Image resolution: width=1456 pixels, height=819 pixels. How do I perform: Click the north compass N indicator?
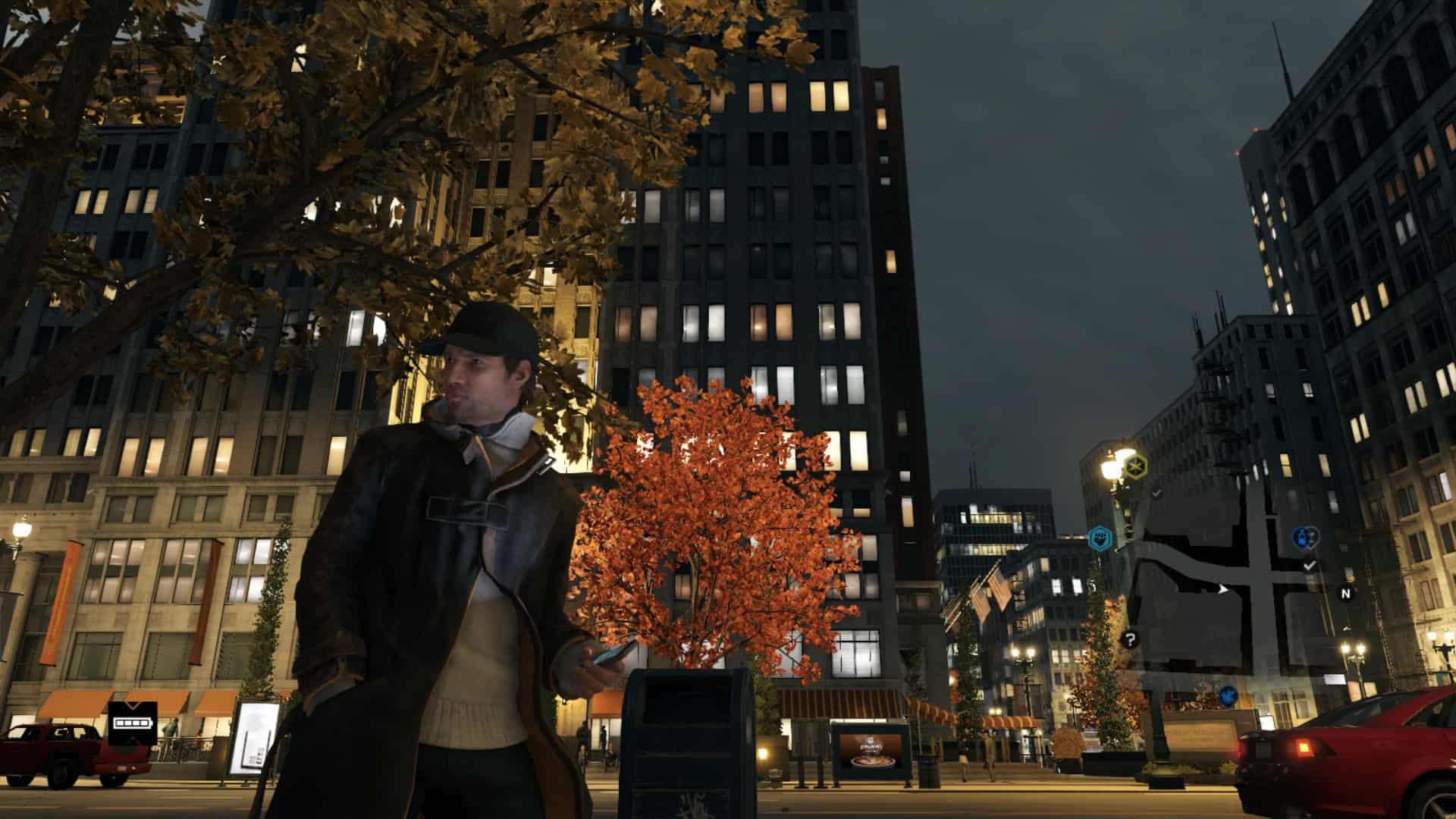coord(1346,594)
